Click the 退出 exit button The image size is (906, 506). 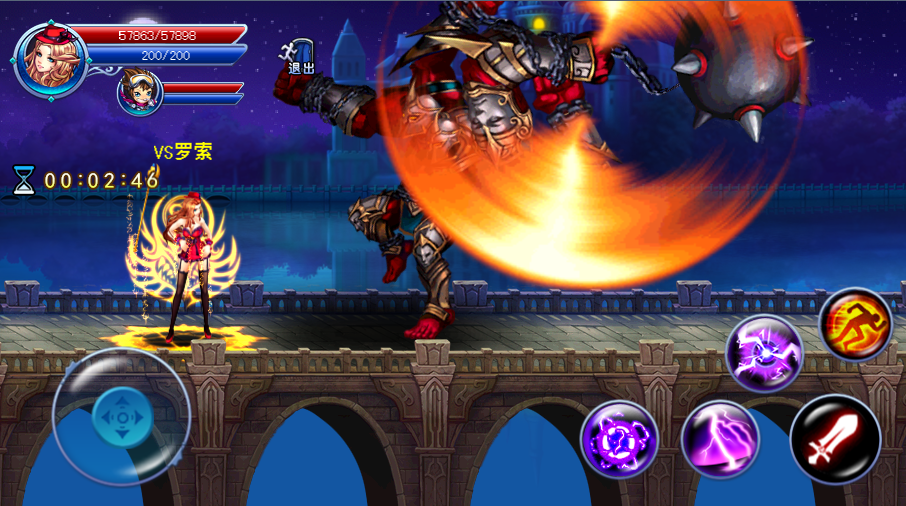click(301, 56)
